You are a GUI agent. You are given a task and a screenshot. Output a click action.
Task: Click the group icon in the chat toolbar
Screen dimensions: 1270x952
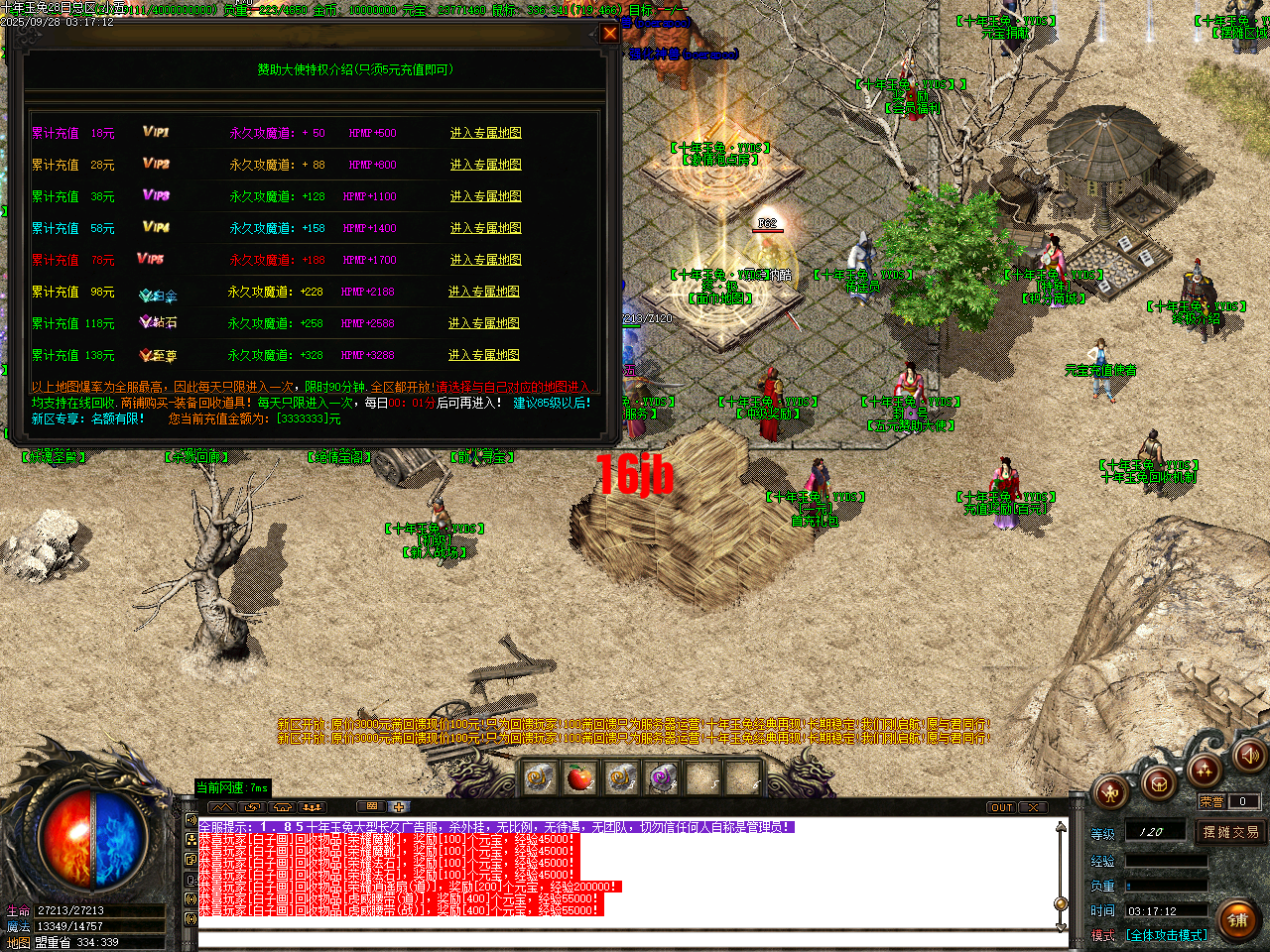pyautogui.click(x=312, y=808)
